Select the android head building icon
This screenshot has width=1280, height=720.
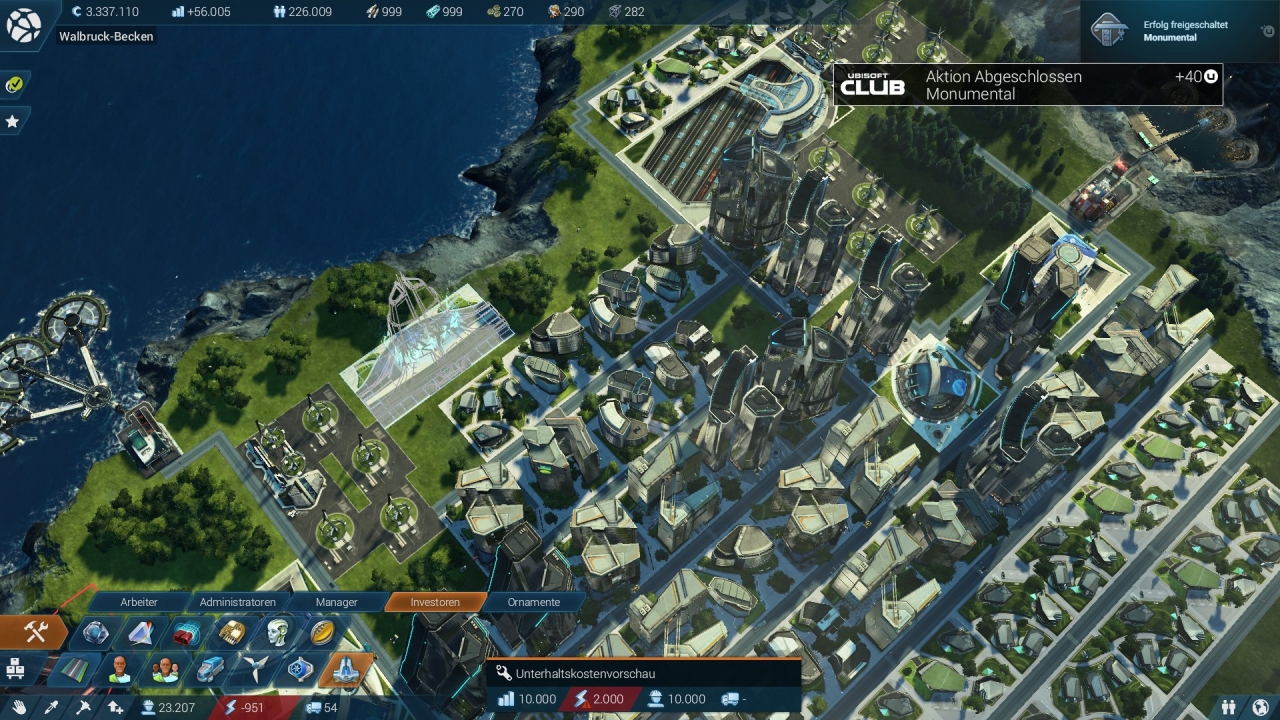pos(278,633)
